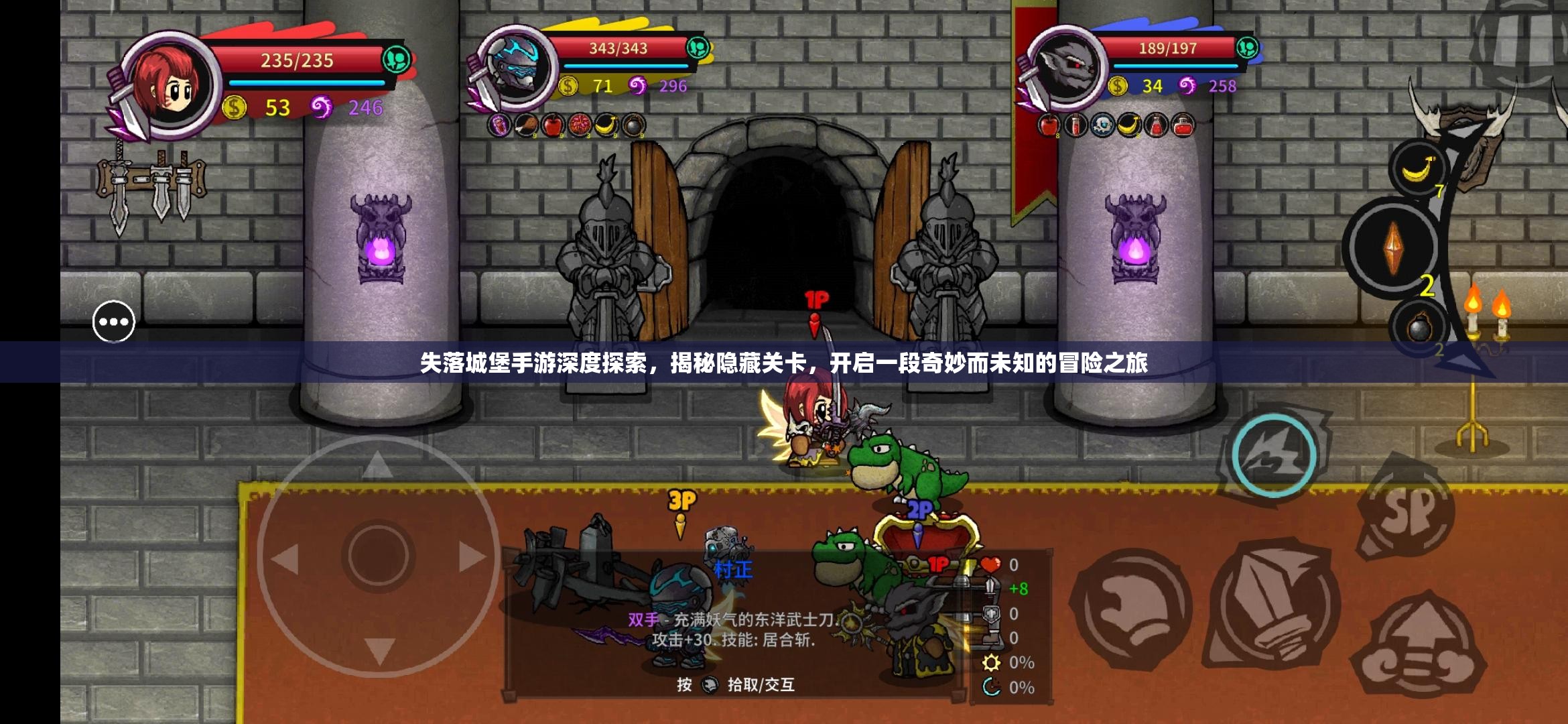Open the three-dot options menu
Image resolution: width=1568 pixels, height=724 pixels.
point(113,322)
